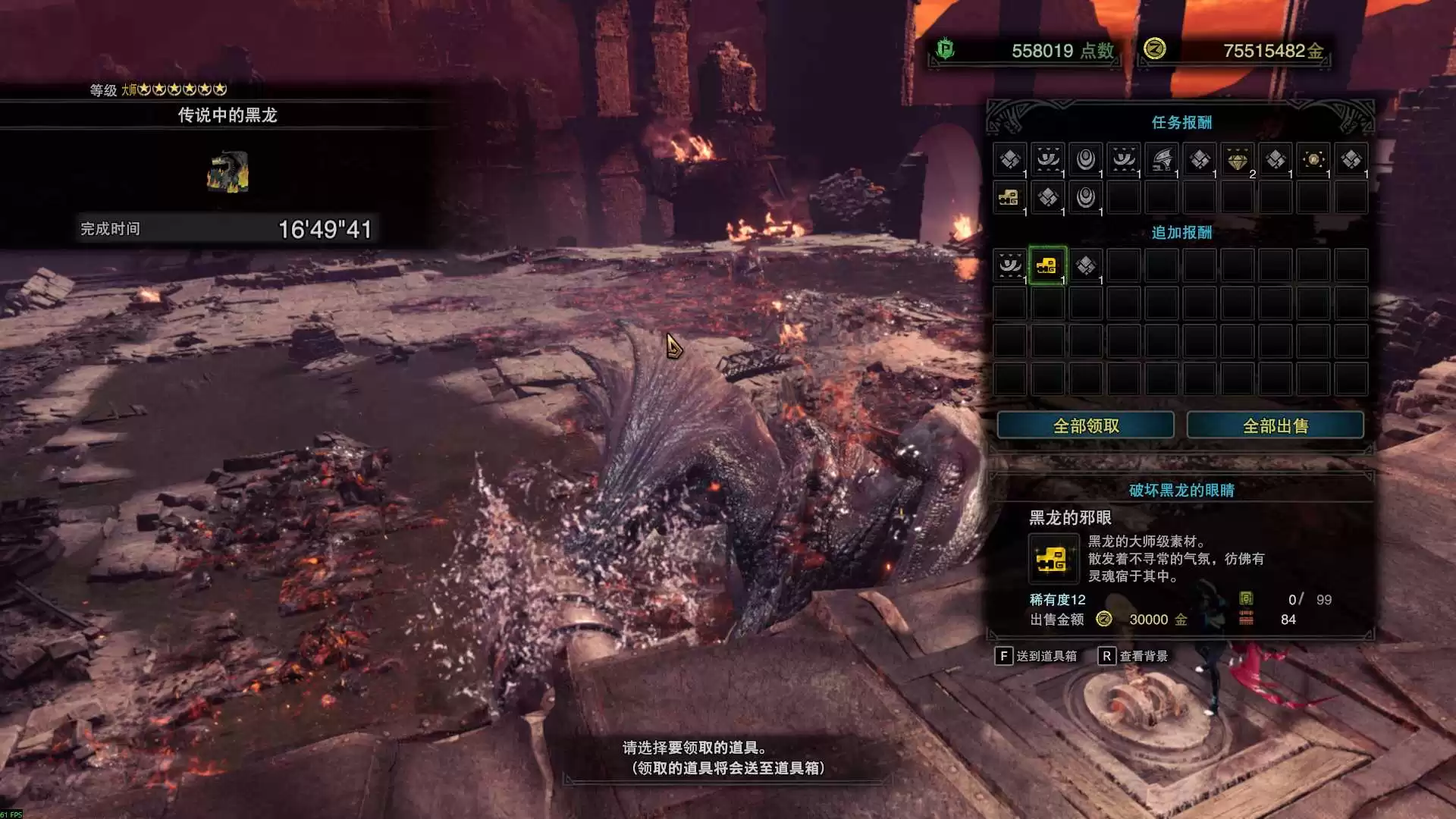The width and height of the screenshot is (1456, 819).
Task: Claim all rewards with 全部领取
Action: pyautogui.click(x=1085, y=425)
